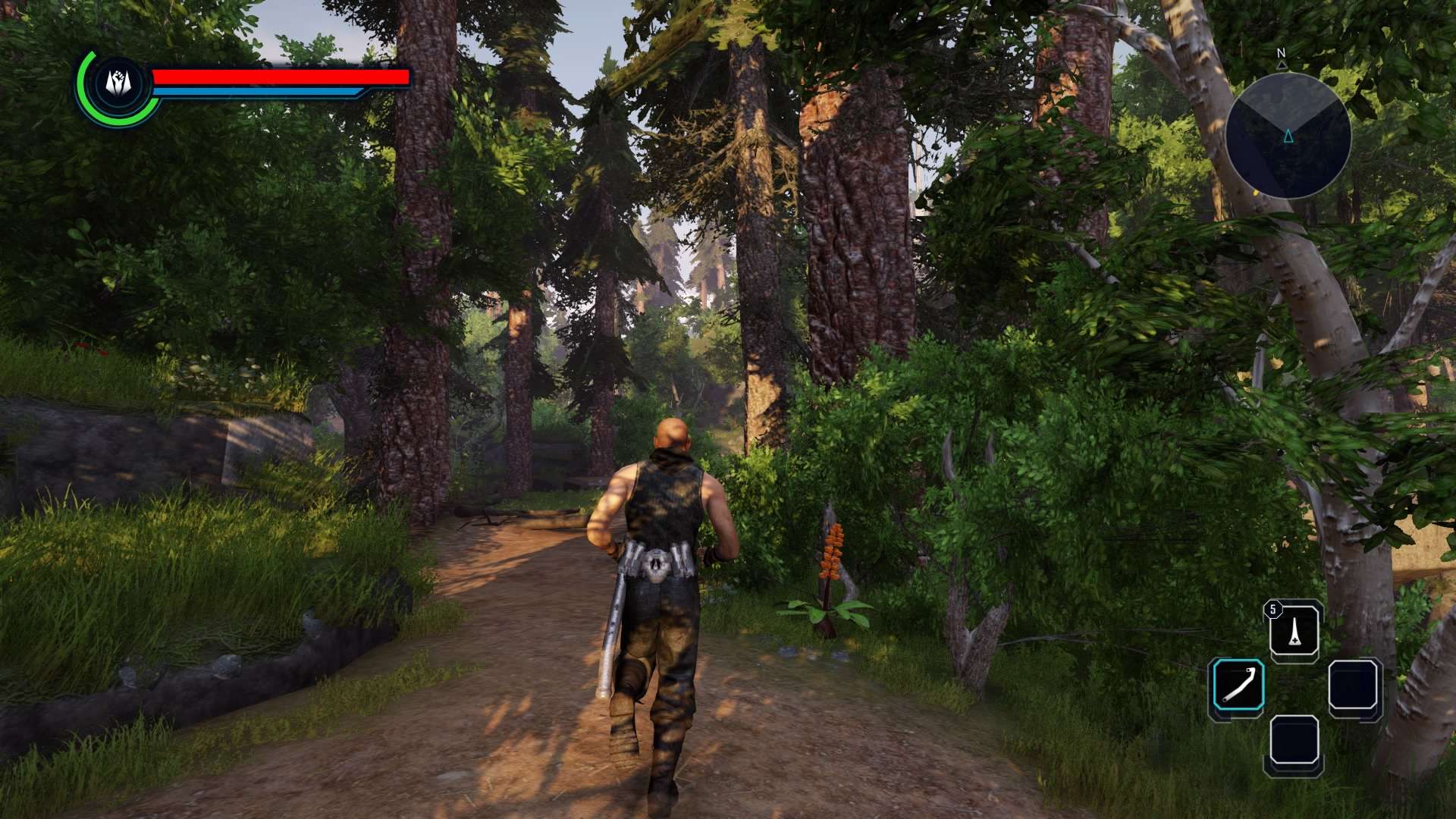1456x819 pixels.
Task: Click the faction emblem beside the health bar
Action: (x=118, y=83)
